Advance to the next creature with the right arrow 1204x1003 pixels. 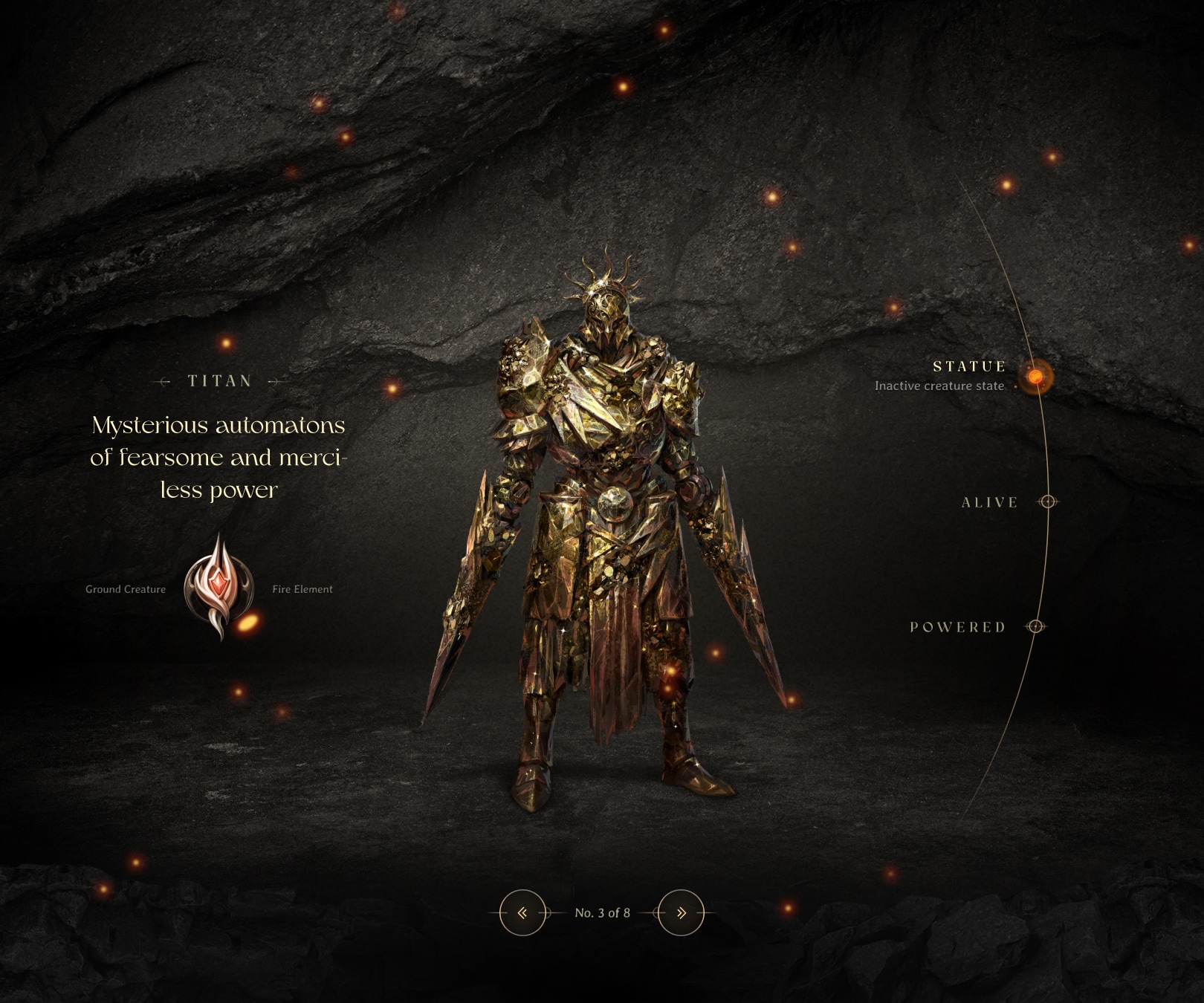pyautogui.click(x=681, y=912)
